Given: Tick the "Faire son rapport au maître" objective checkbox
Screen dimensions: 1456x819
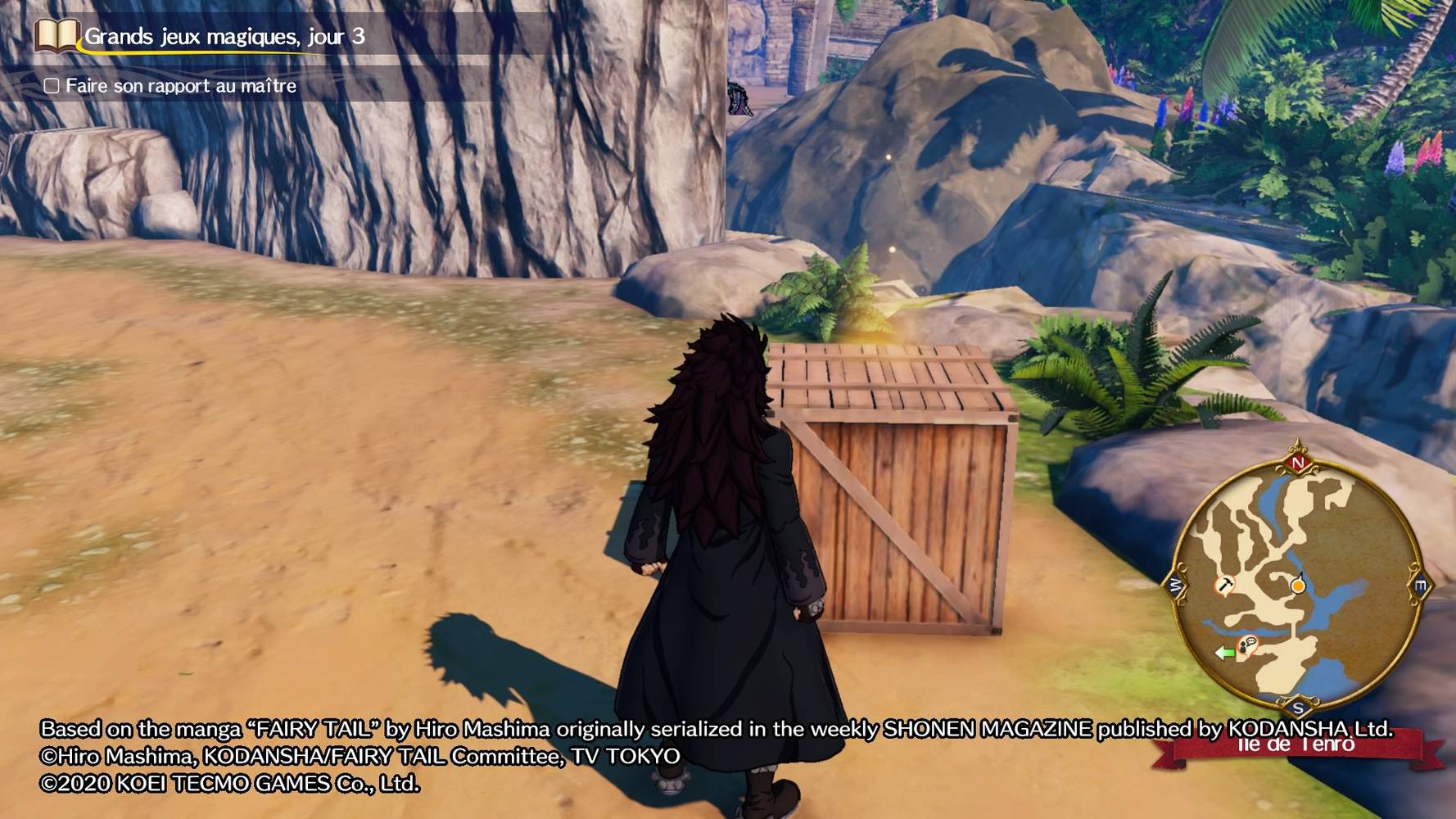Looking at the screenshot, I should pyautogui.click(x=52, y=86).
